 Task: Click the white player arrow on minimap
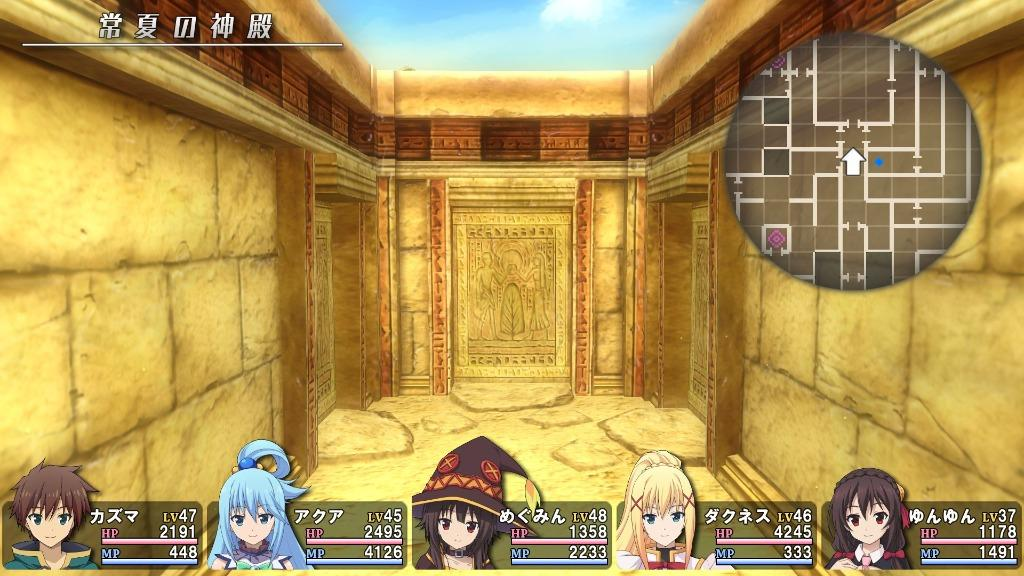852,161
